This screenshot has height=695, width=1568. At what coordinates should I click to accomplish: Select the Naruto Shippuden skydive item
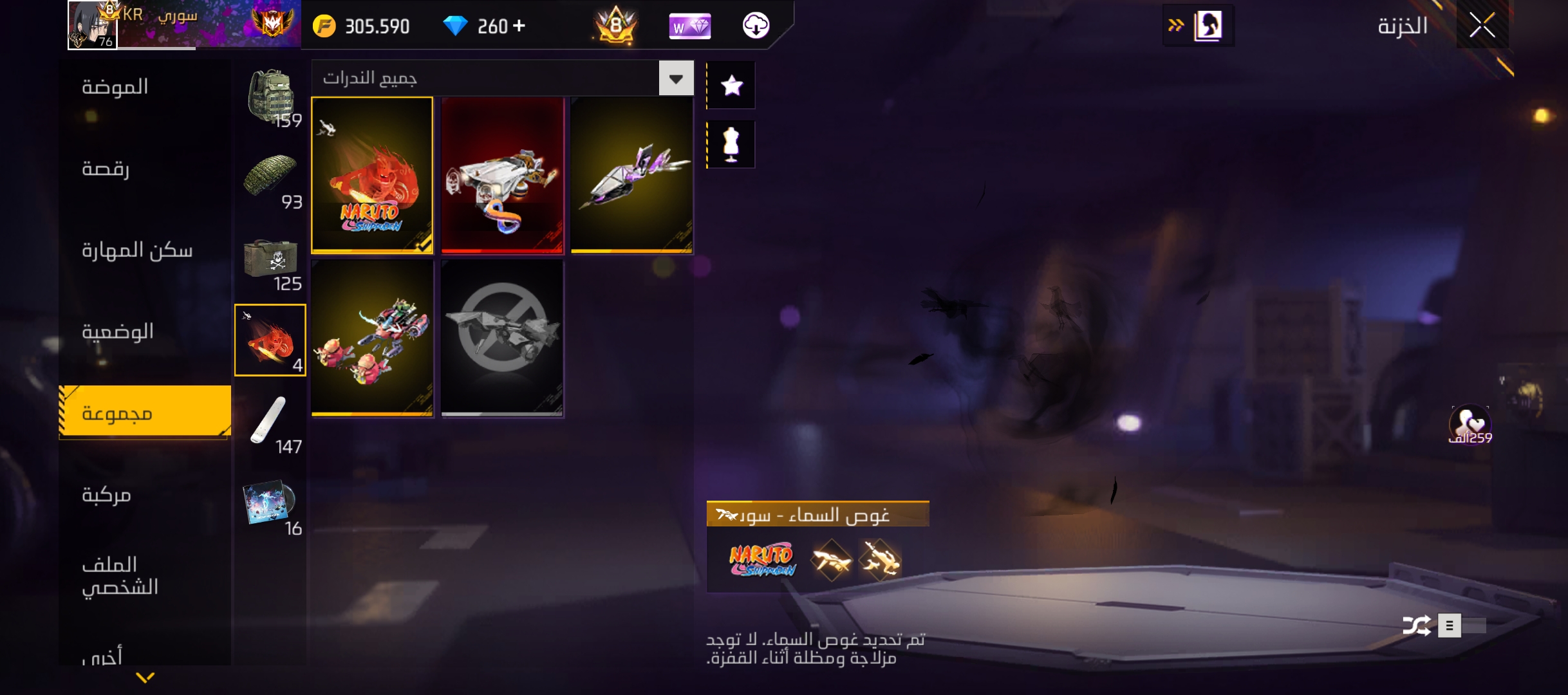click(x=372, y=174)
